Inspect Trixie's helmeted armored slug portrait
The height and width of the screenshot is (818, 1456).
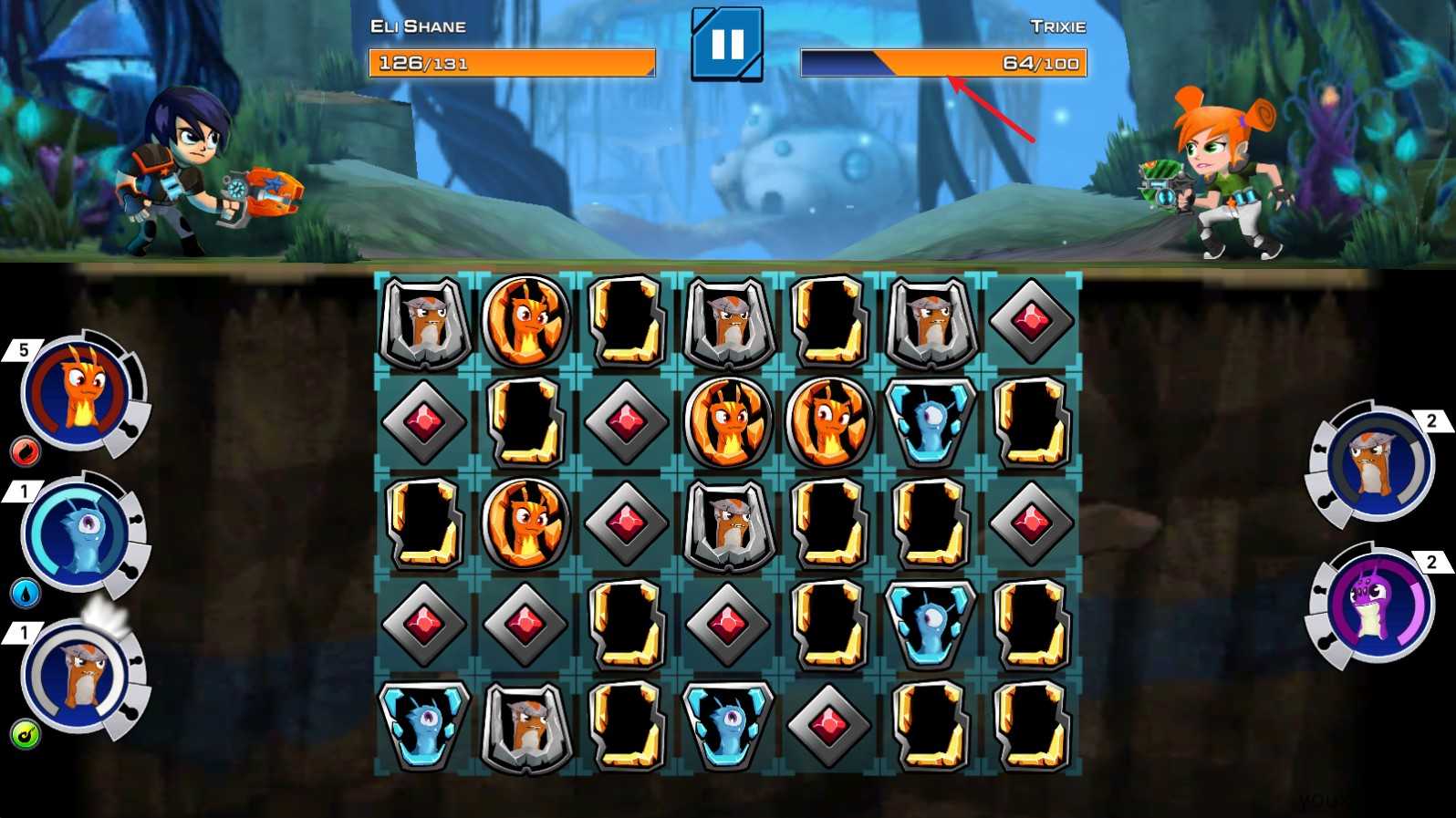[1376, 464]
